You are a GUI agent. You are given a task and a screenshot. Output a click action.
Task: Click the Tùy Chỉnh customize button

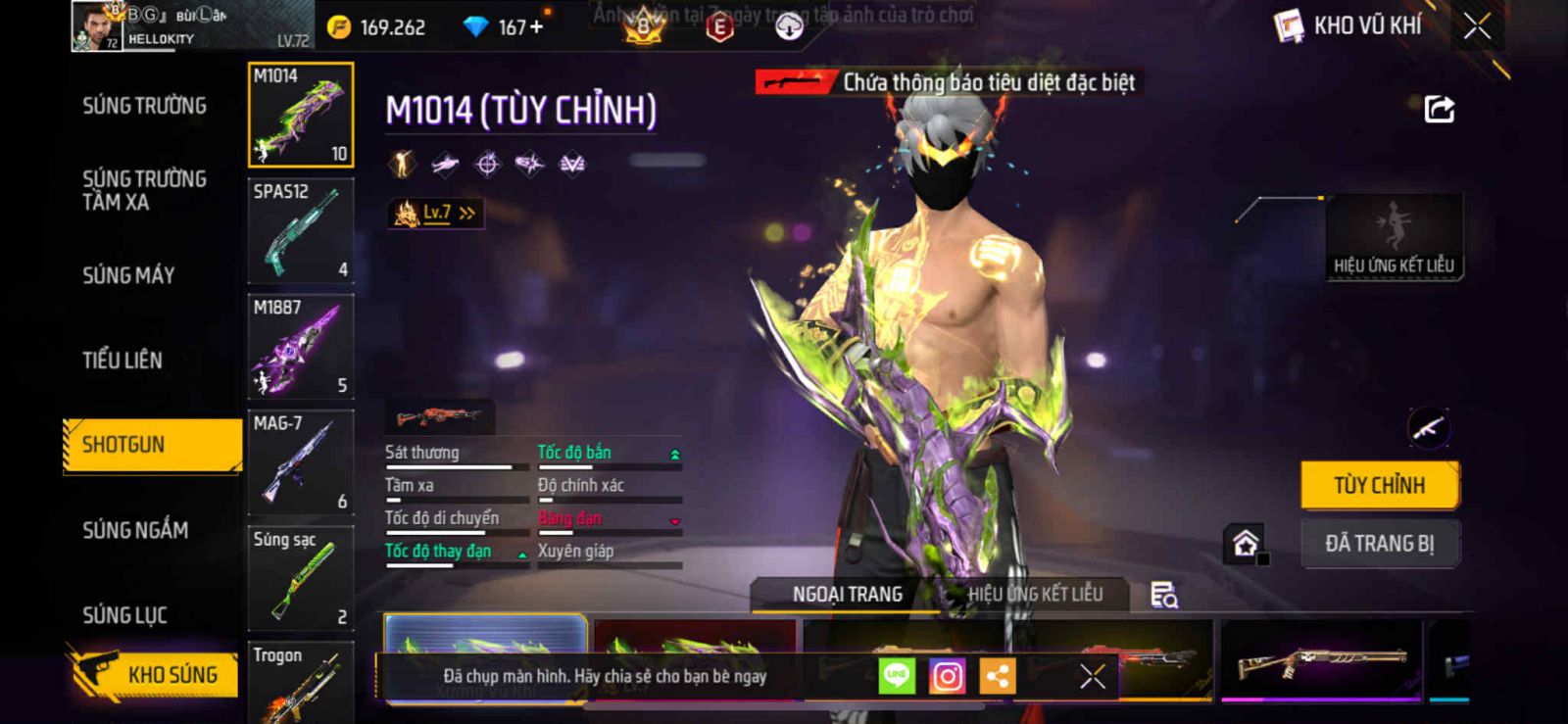click(x=1379, y=485)
